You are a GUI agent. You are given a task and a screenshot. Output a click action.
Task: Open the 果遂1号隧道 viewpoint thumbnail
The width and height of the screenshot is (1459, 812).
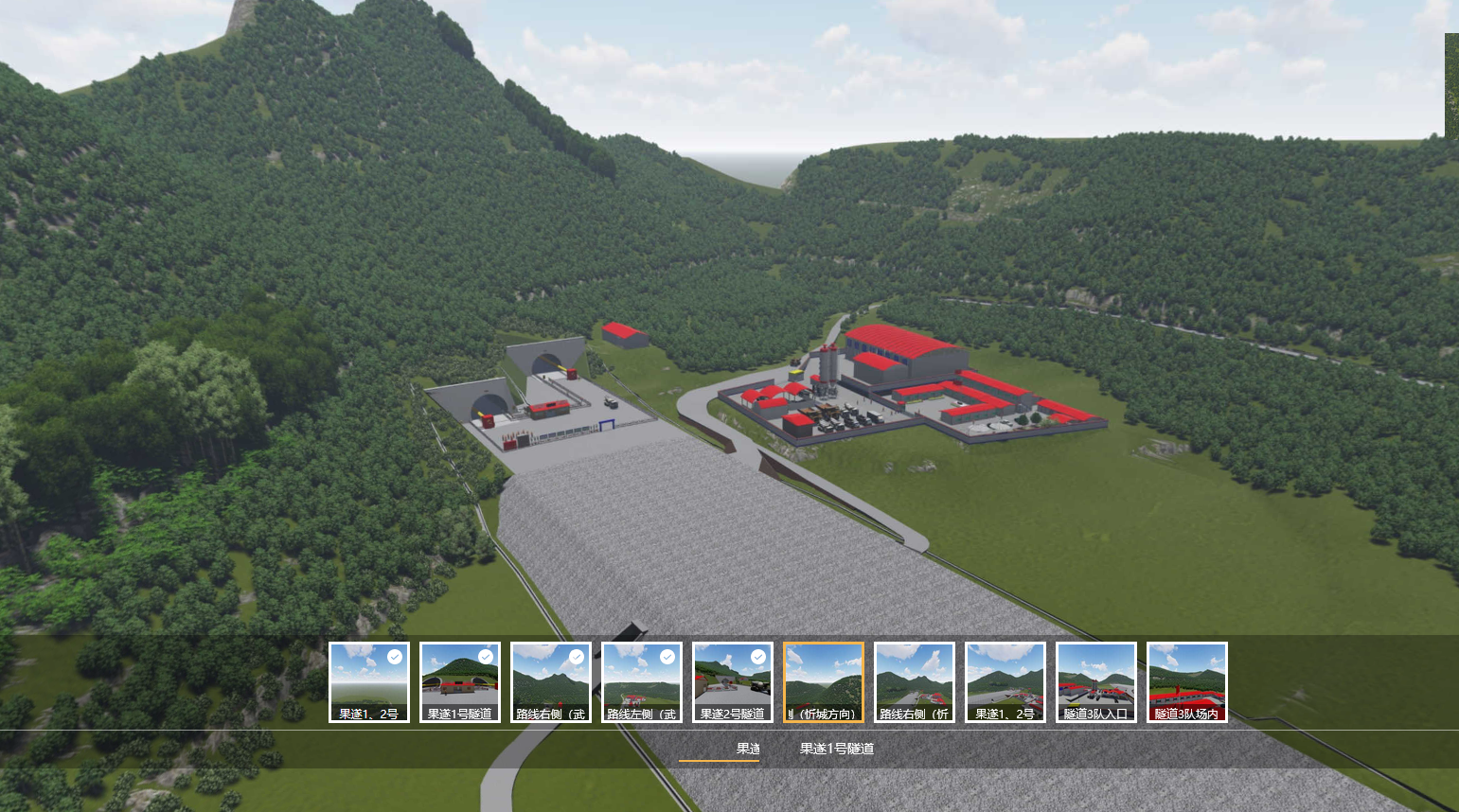coord(459,681)
